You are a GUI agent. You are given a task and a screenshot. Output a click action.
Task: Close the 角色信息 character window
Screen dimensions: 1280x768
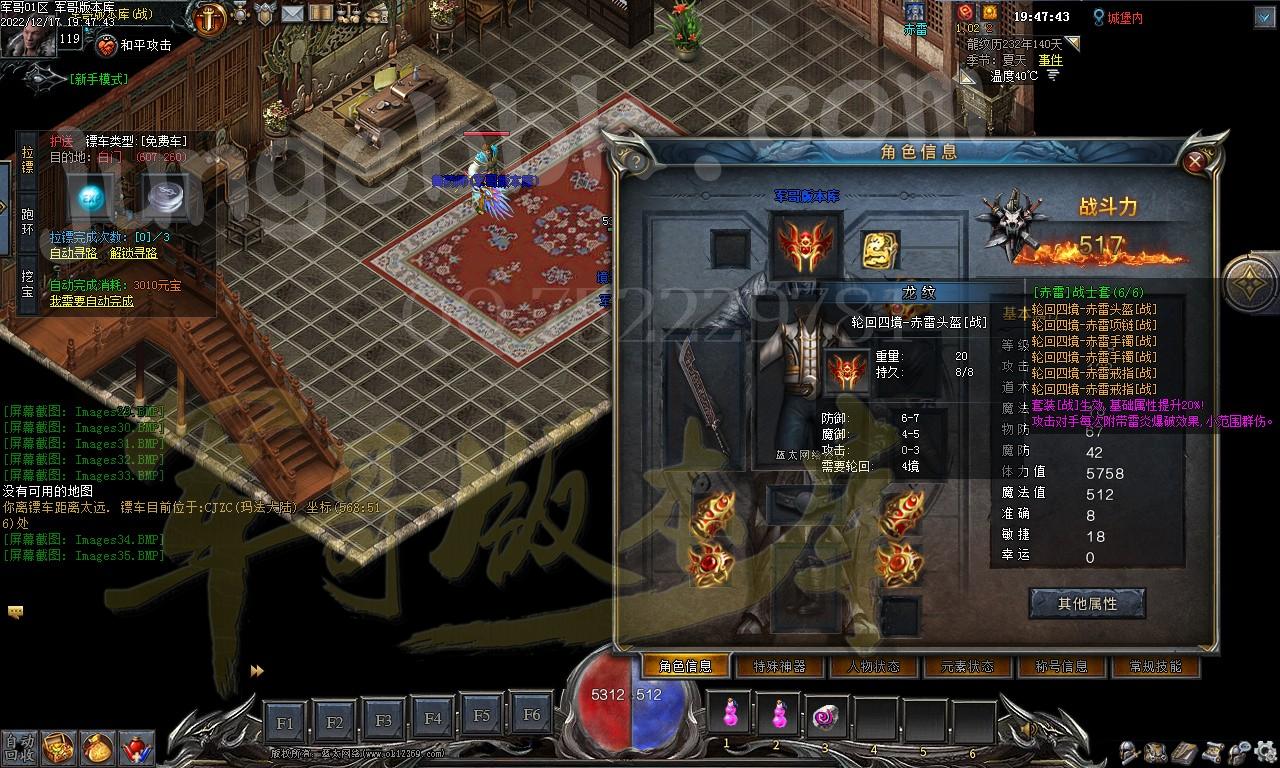point(1194,162)
